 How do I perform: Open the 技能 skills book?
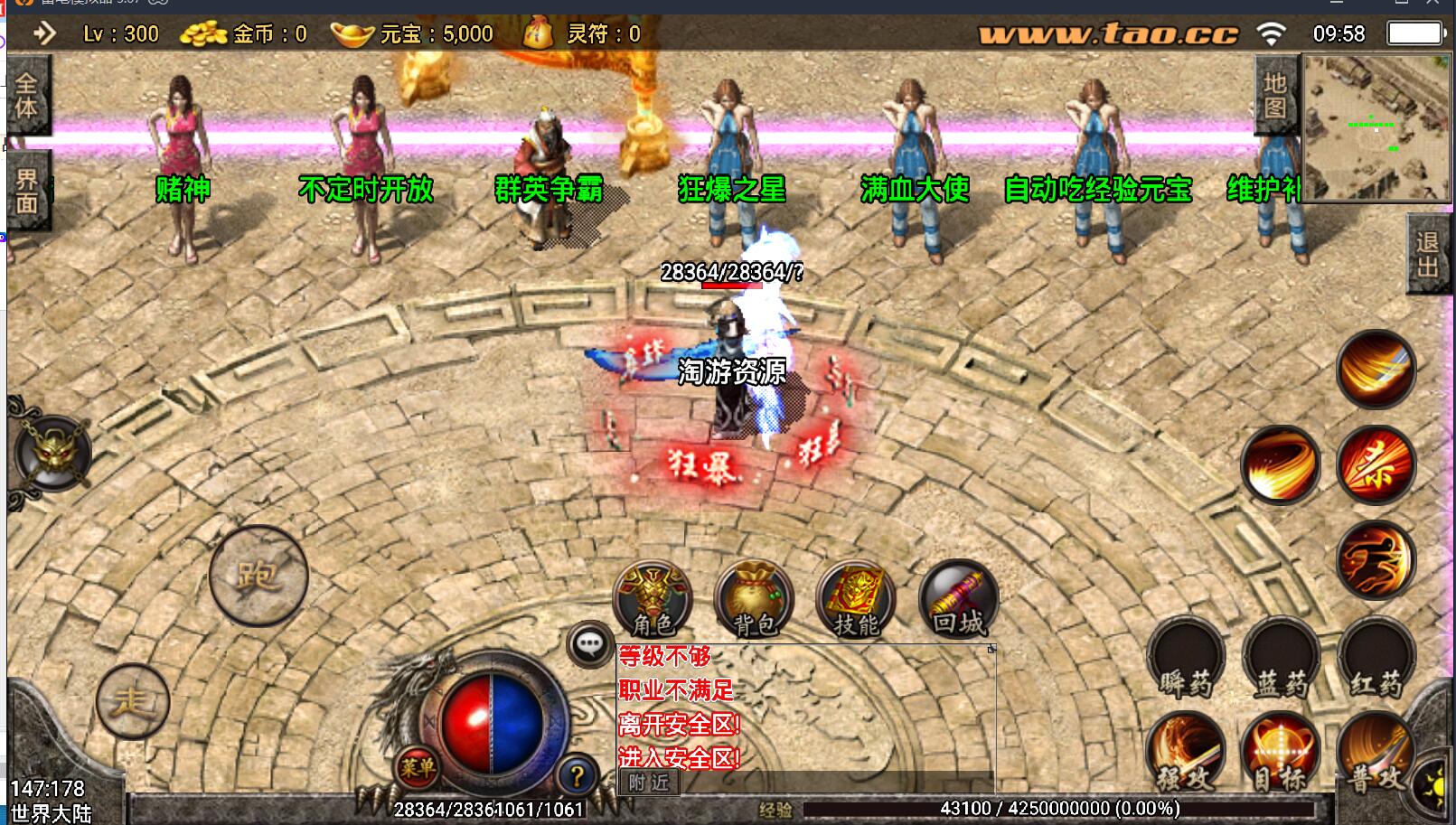coord(855,598)
